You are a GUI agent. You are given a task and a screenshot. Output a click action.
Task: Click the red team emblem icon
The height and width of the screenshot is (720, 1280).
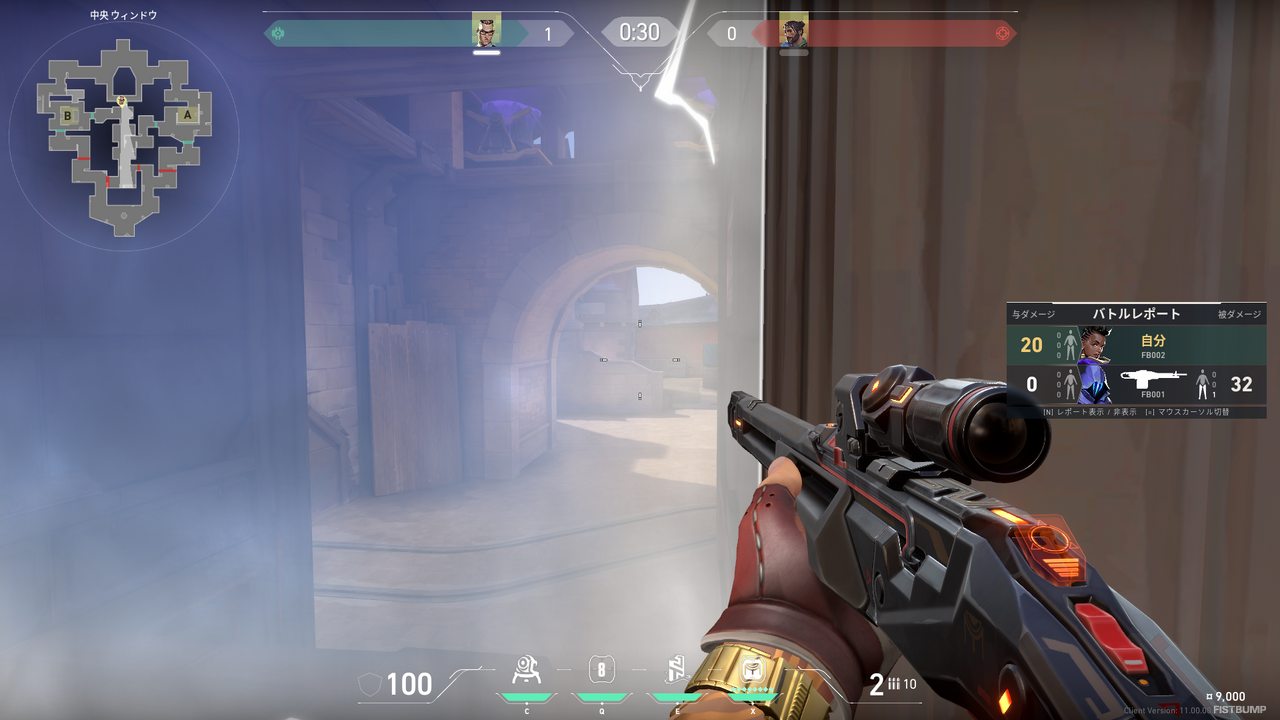[1002, 34]
